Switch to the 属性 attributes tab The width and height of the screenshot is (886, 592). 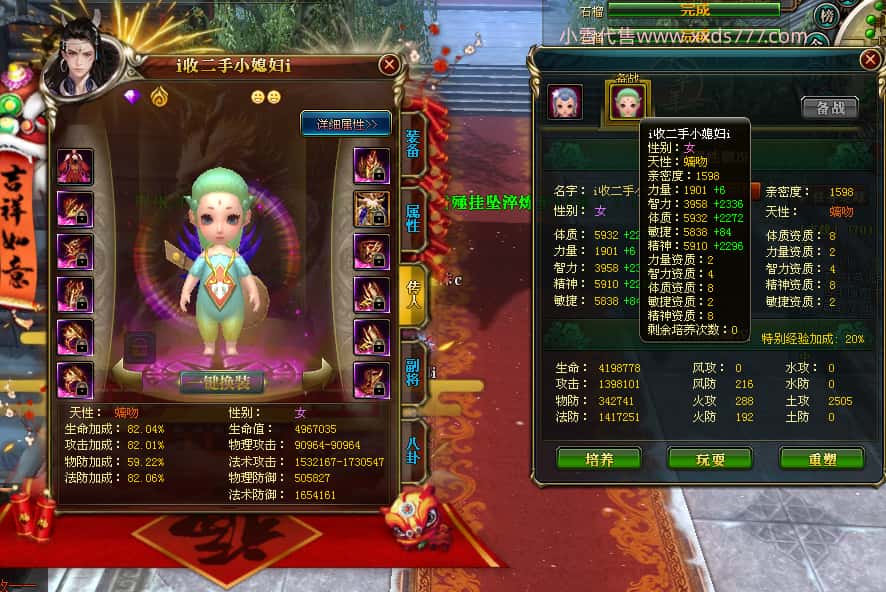click(412, 220)
